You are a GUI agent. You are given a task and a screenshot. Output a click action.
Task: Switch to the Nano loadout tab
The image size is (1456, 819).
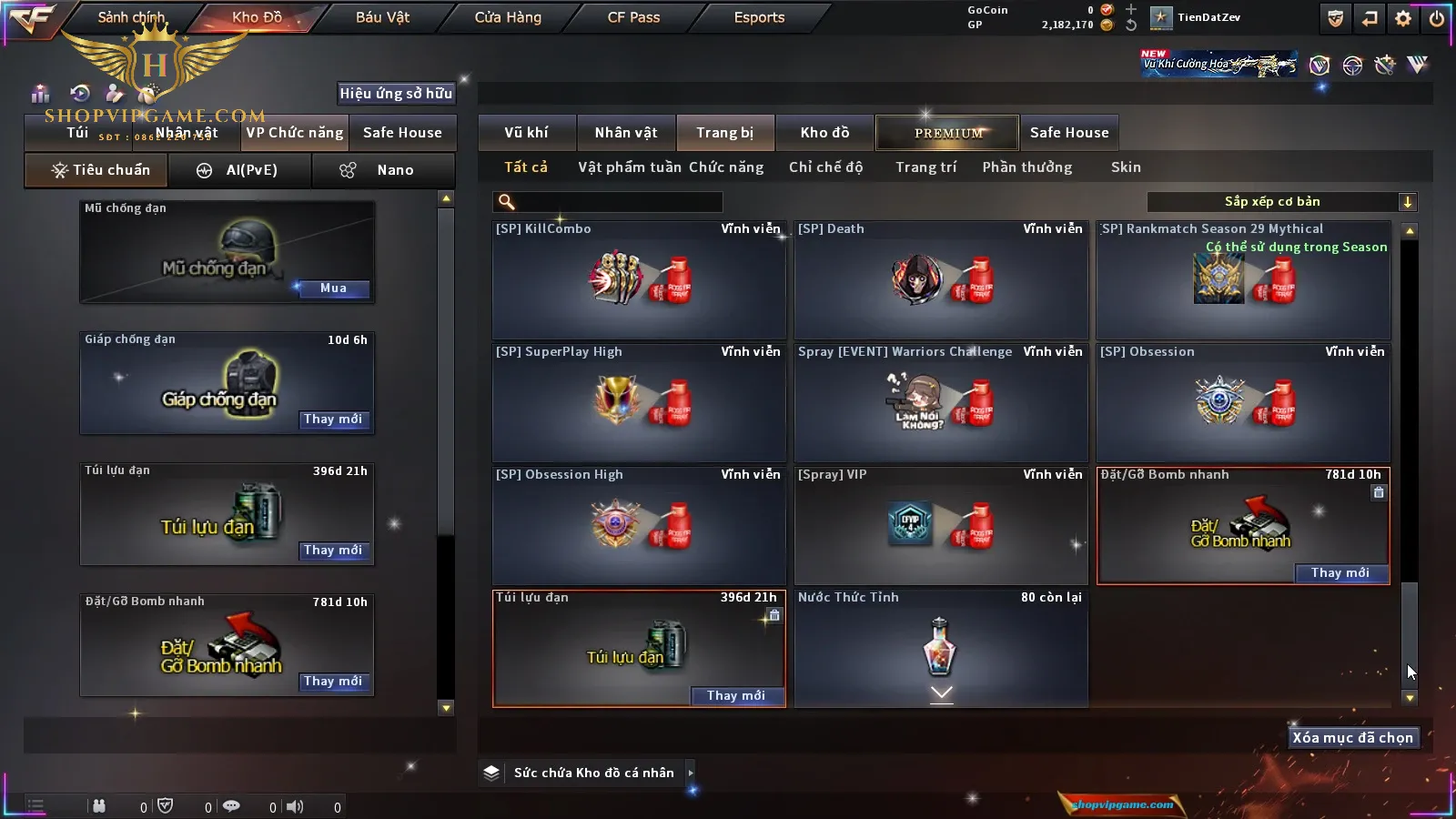tap(383, 170)
